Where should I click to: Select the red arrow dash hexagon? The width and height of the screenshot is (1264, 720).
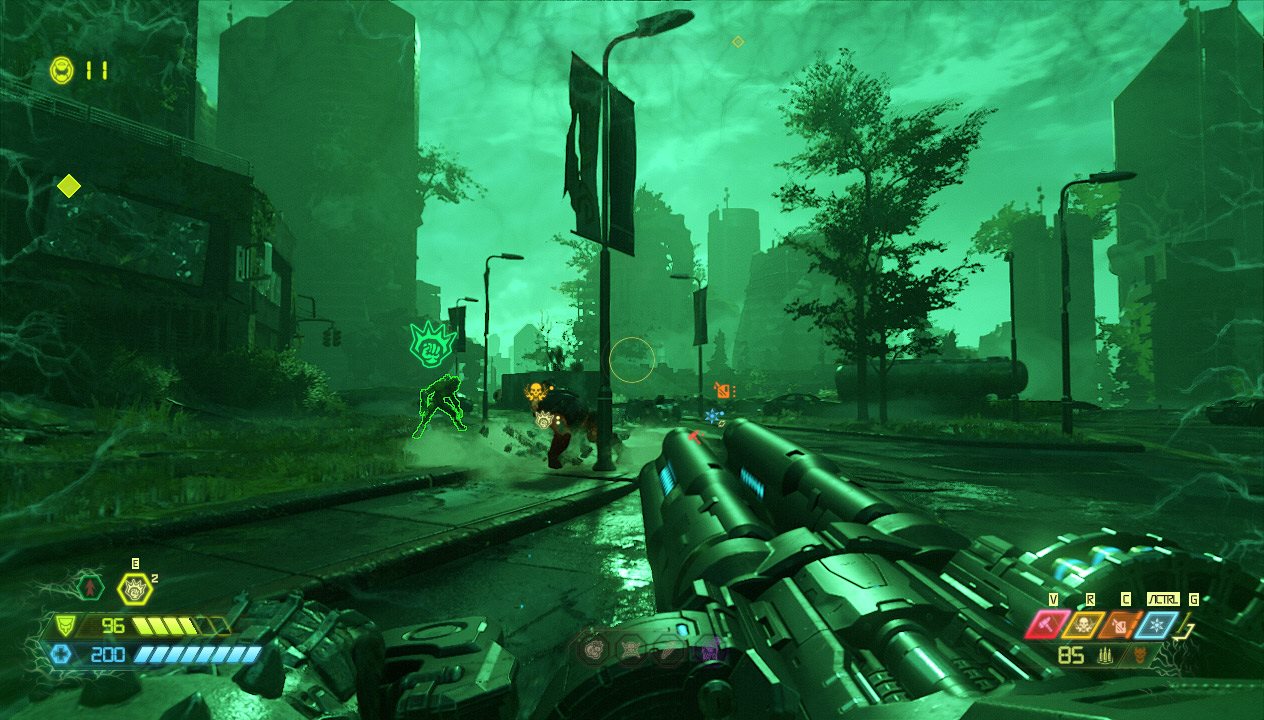coord(90,587)
